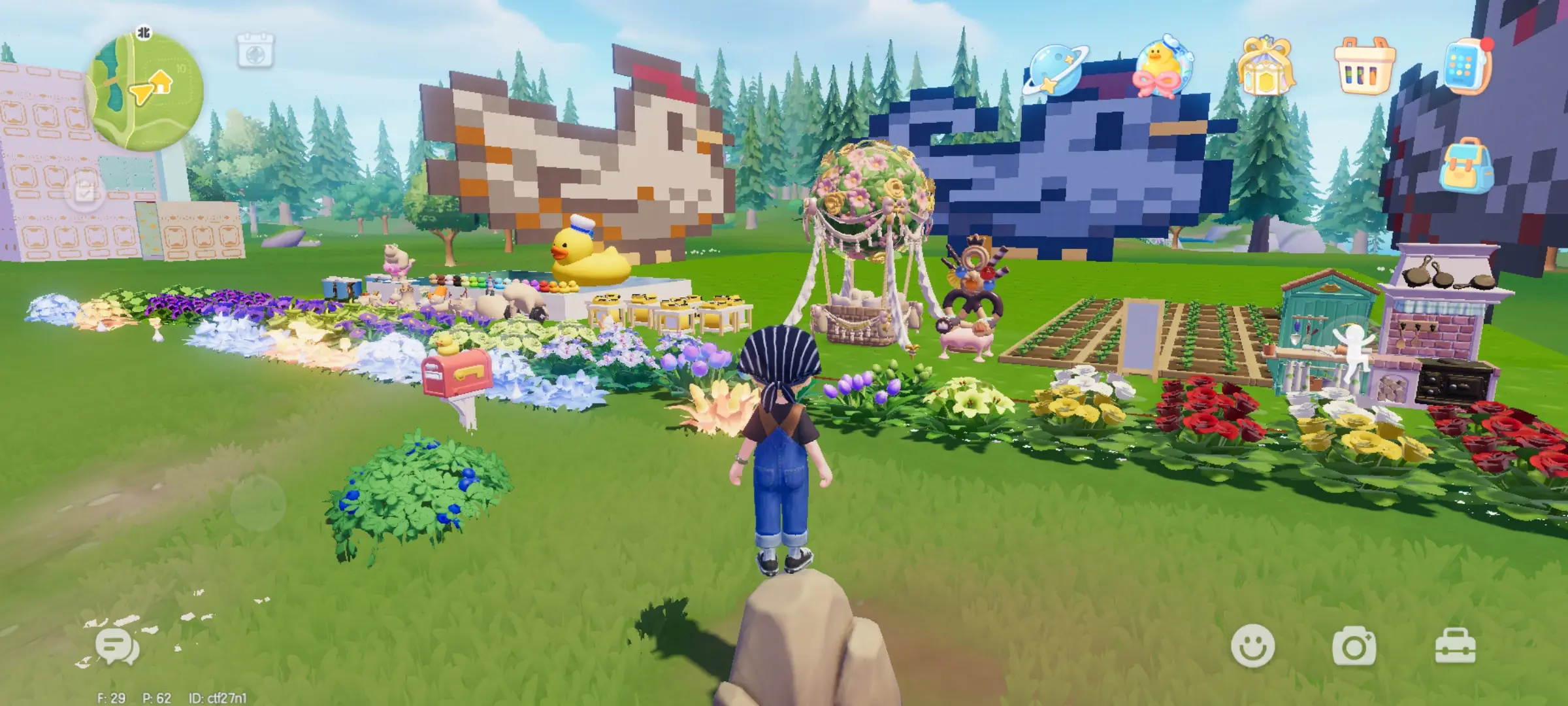Activate the camera photo mode
This screenshot has height=706, width=1568.
click(1354, 647)
